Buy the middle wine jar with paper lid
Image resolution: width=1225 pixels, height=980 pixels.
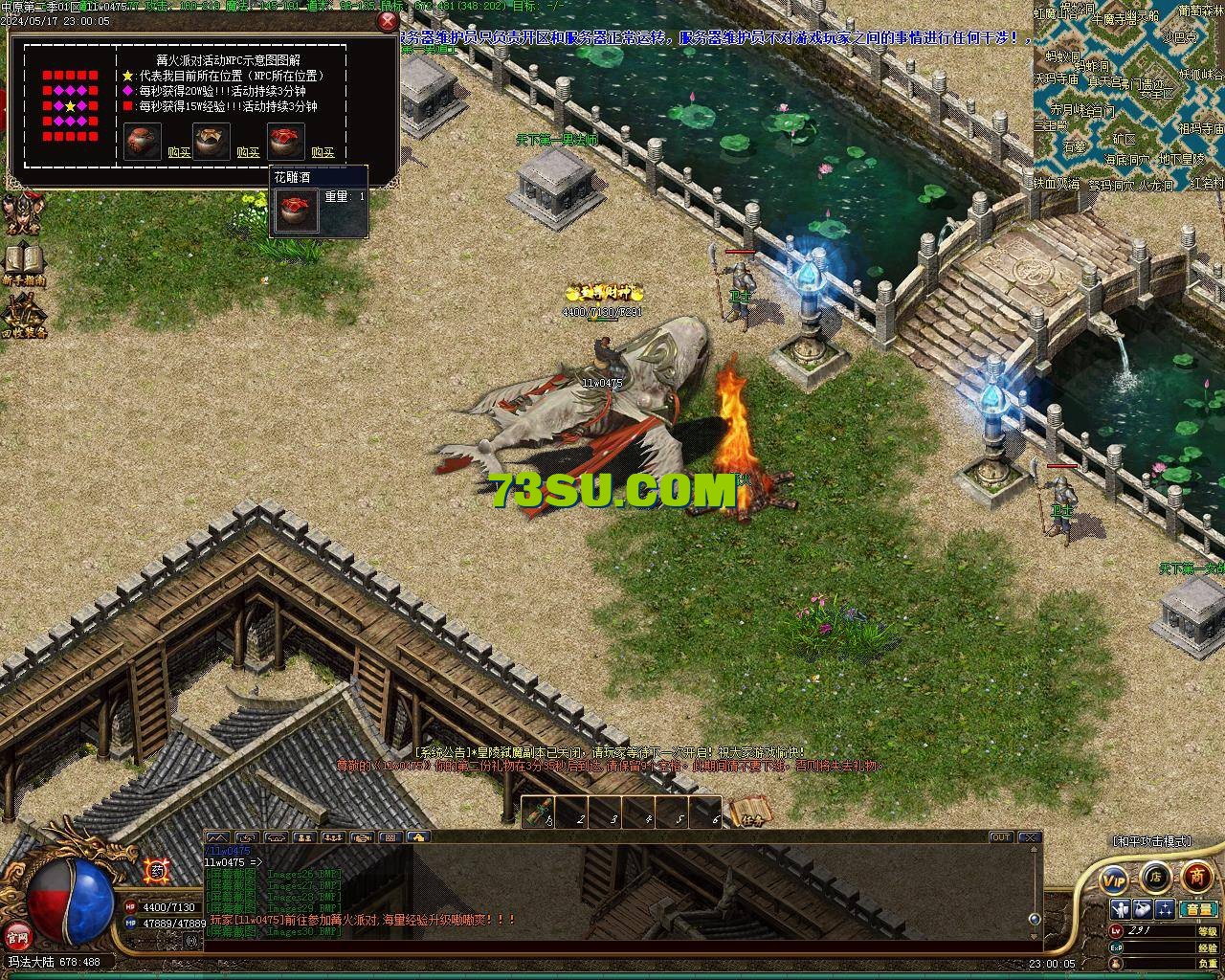click(x=248, y=152)
